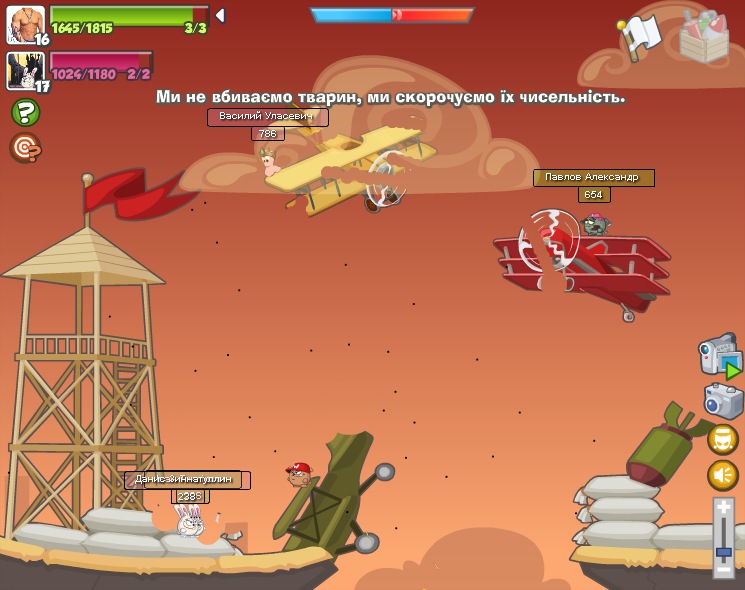Select the muscular torso player avatar
745x590 pixels.
click(x=24, y=24)
